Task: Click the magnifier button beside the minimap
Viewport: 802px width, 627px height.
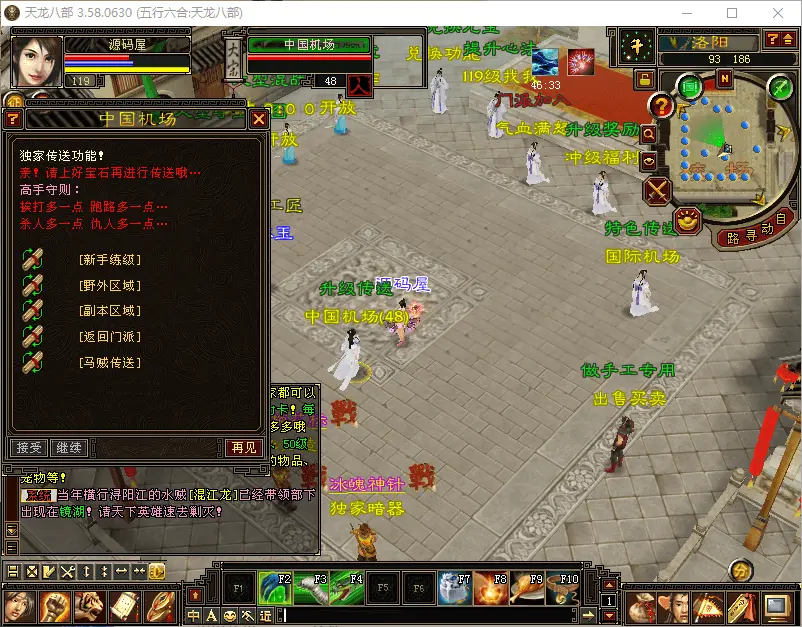Action: [648, 133]
